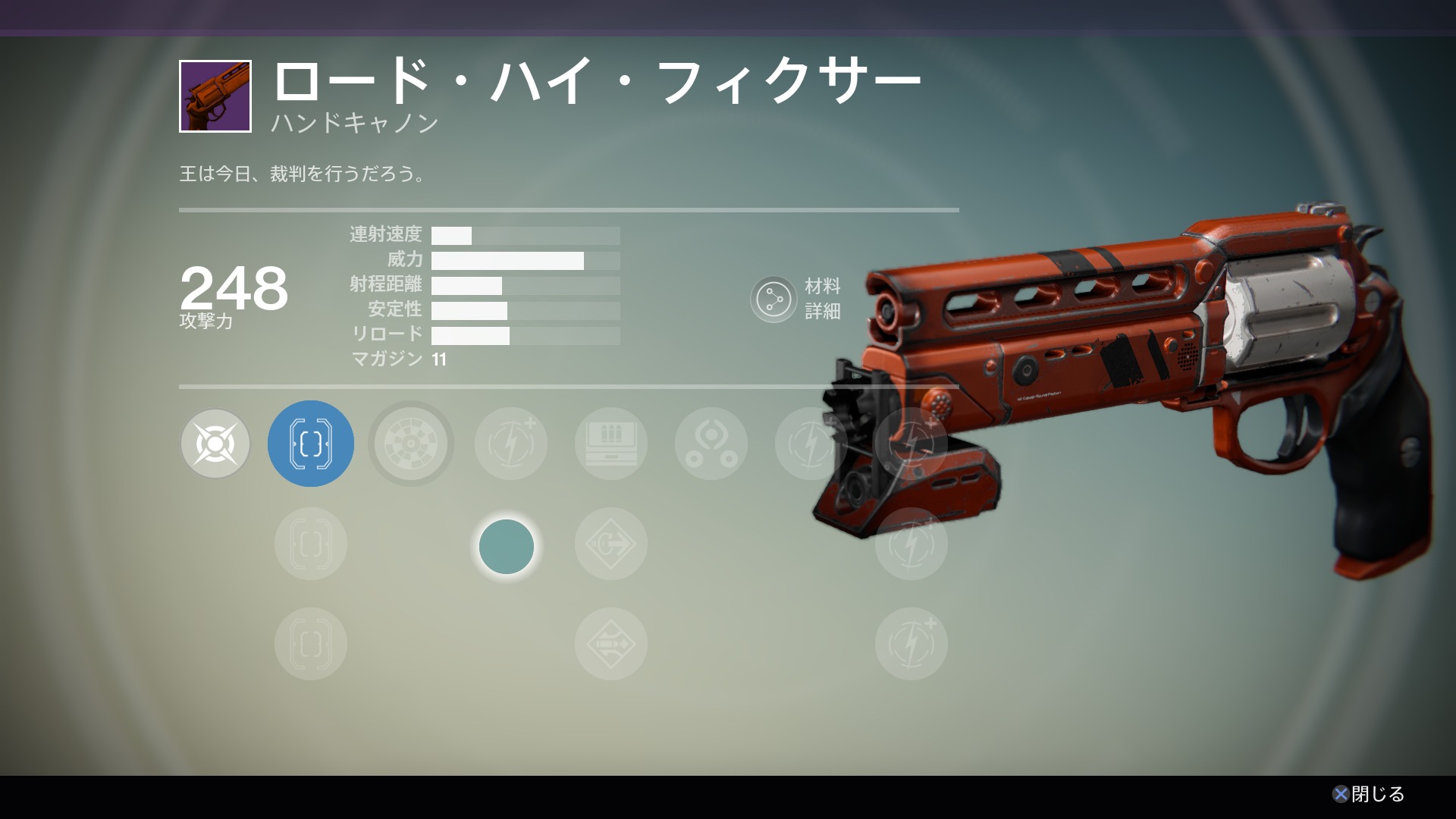
Task: Select the kinetic damage crosshair node
Action: pos(215,444)
